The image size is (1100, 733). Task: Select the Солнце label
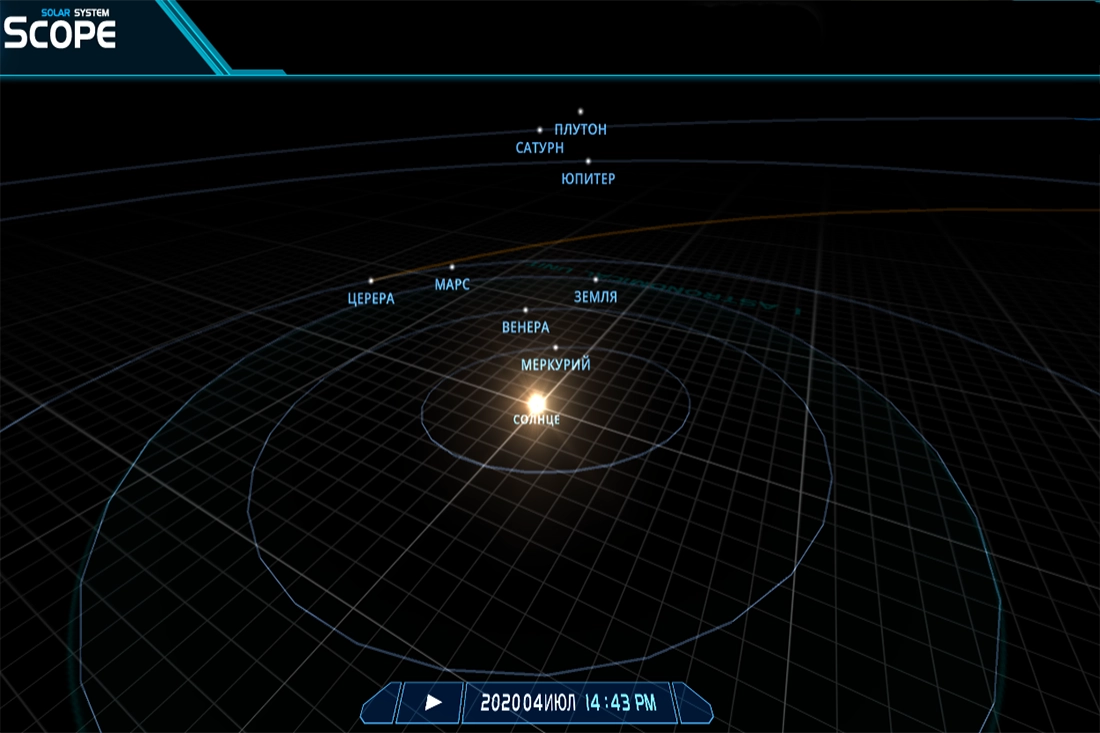click(537, 420)
